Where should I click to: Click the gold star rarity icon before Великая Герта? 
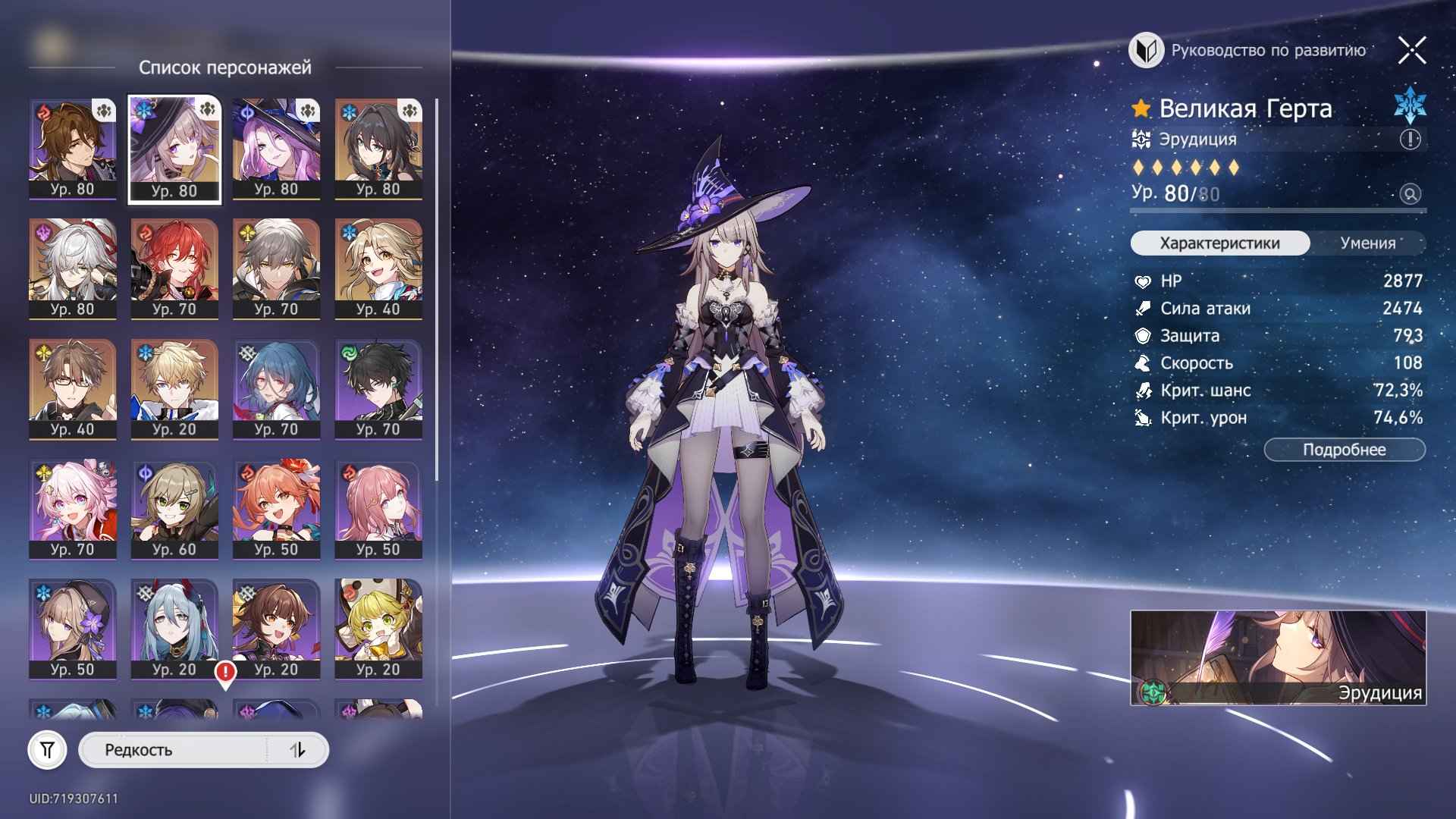point(1141,109)
